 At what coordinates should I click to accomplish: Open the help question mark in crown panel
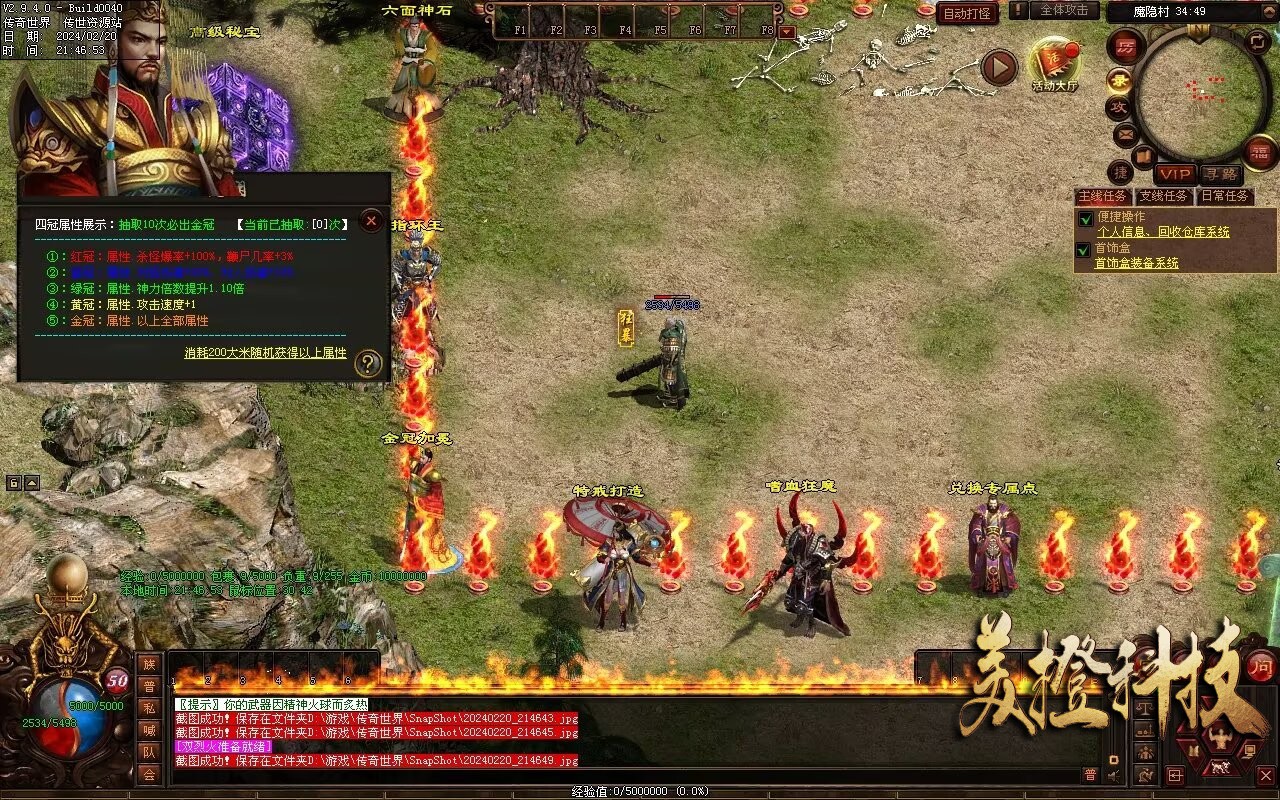[368, 363]
